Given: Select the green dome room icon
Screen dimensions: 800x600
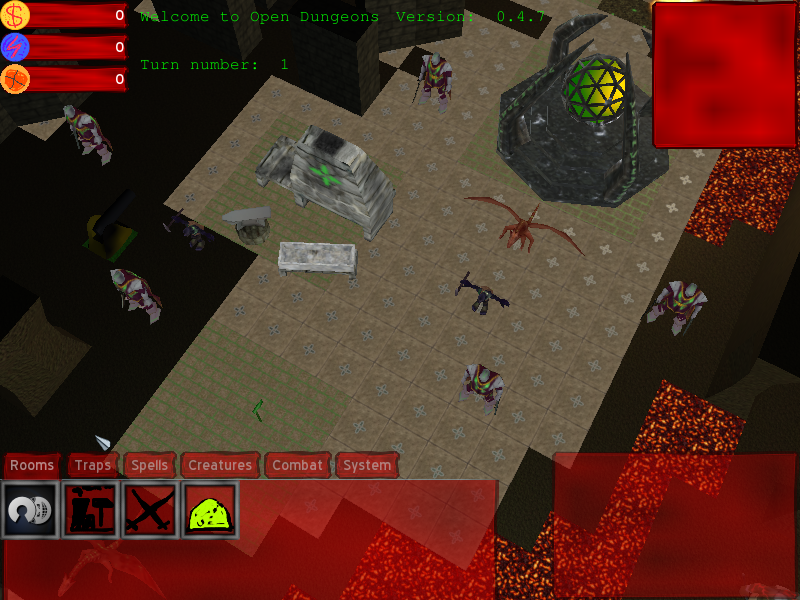Looking at the screenshot, I should 209,510.
